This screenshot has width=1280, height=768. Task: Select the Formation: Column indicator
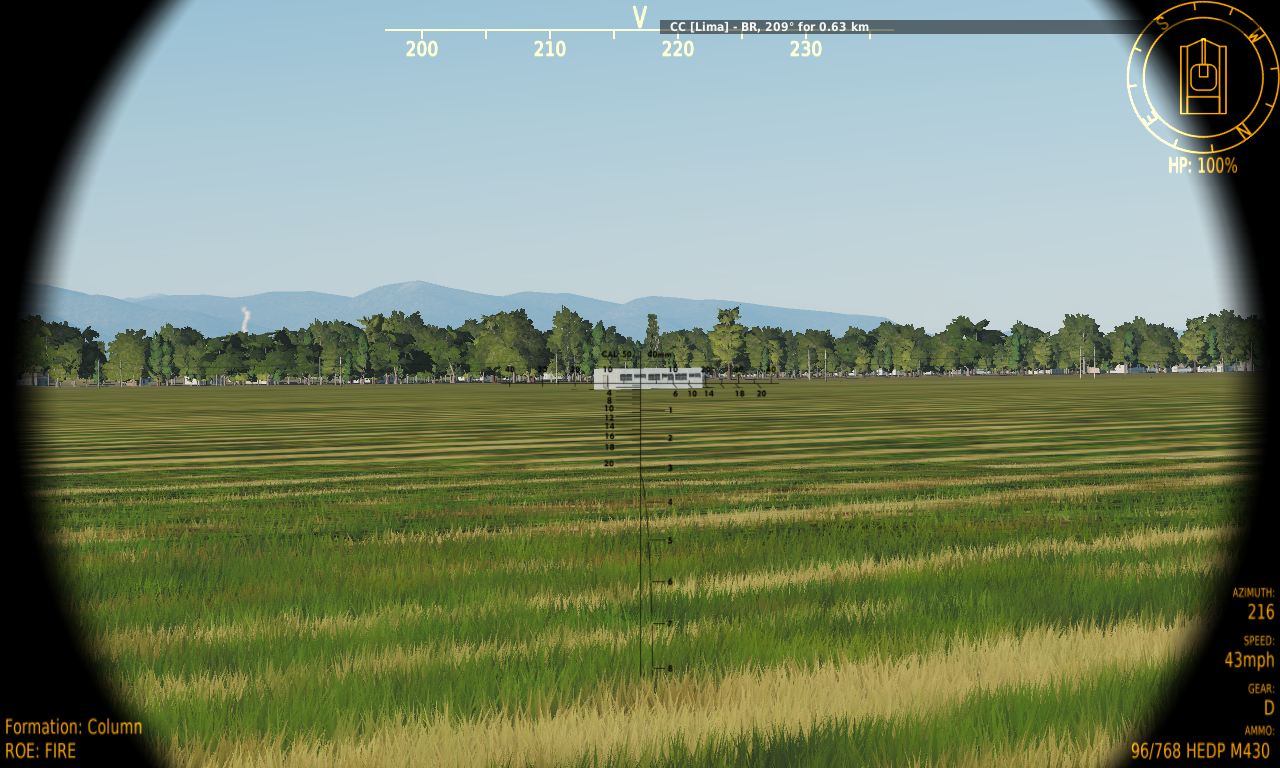(74, 727)
